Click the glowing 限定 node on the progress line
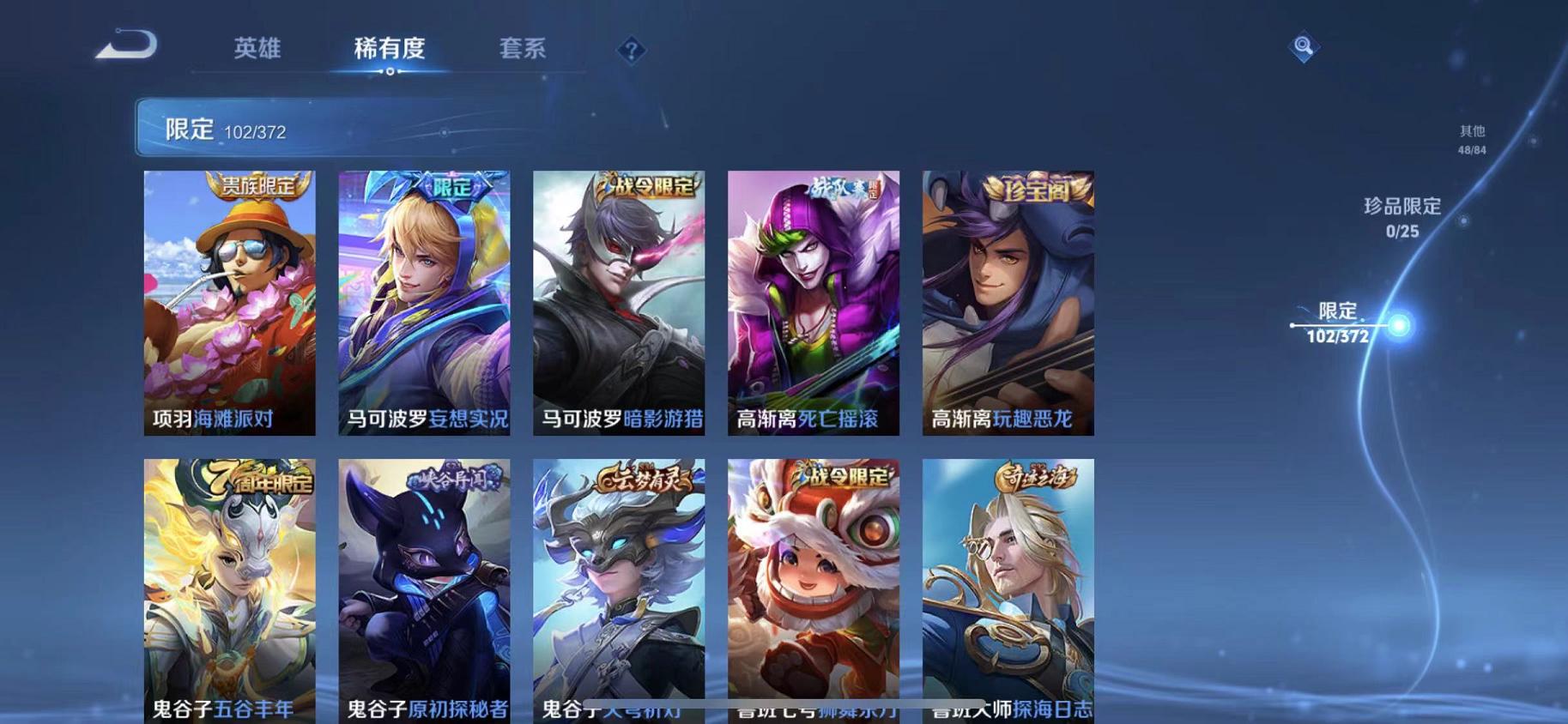The height and width of the screenshot is (724, 1568). point(1400,326)
